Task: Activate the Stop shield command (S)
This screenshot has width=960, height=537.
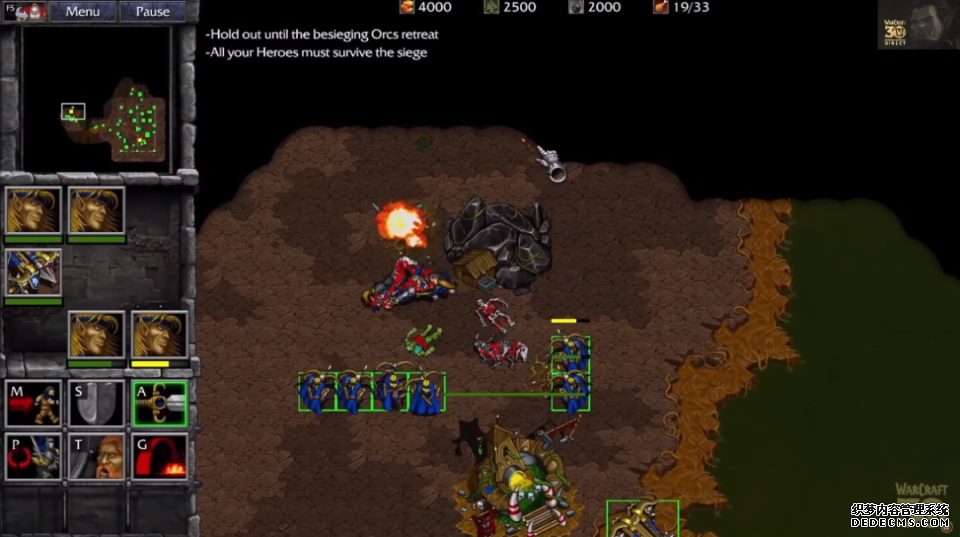Action: pos(96,403)
